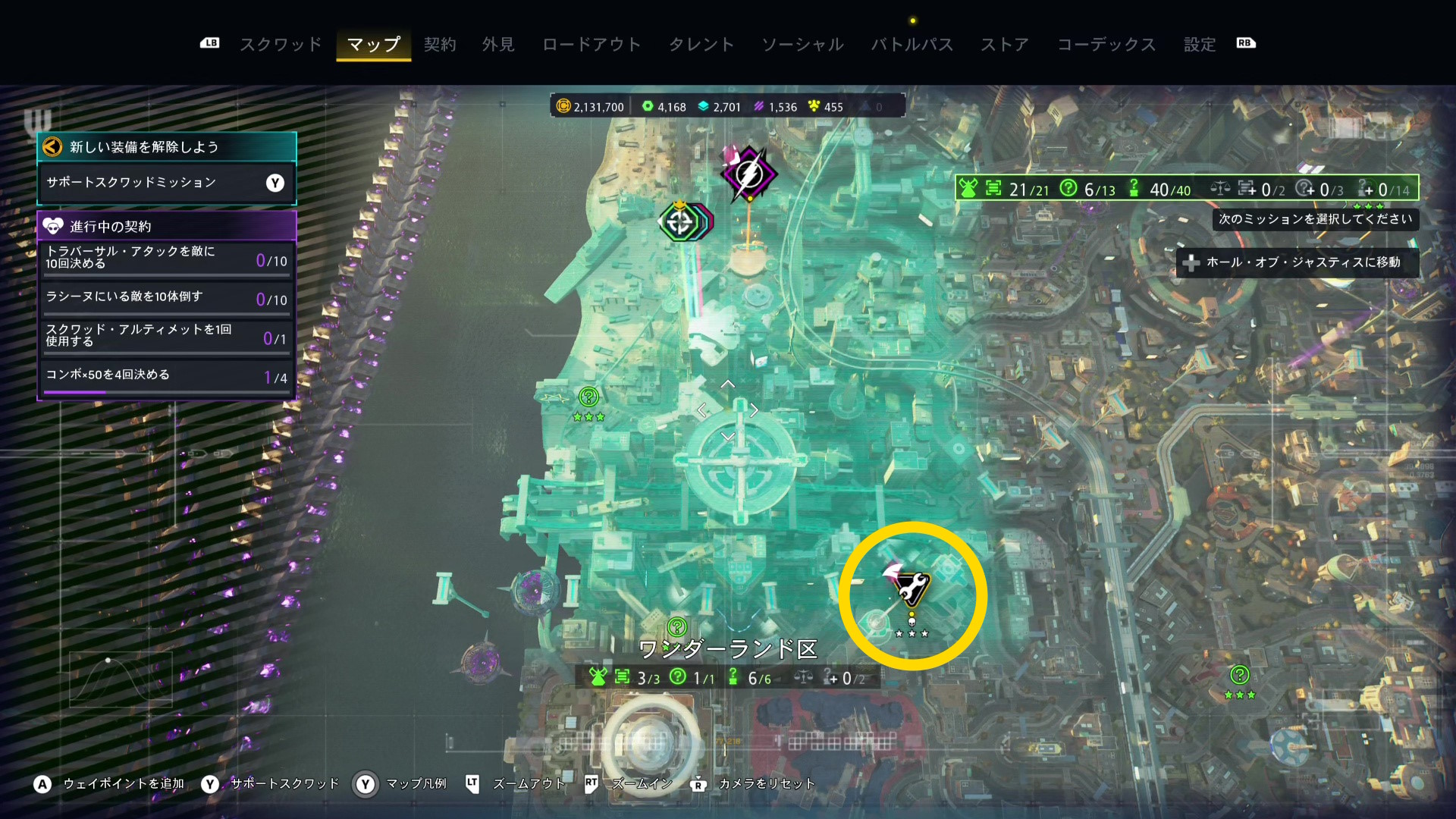This screenshot has width=1456, height=819.
Task: Open the サポートスクワッドミッション entry
Action: 166,183
